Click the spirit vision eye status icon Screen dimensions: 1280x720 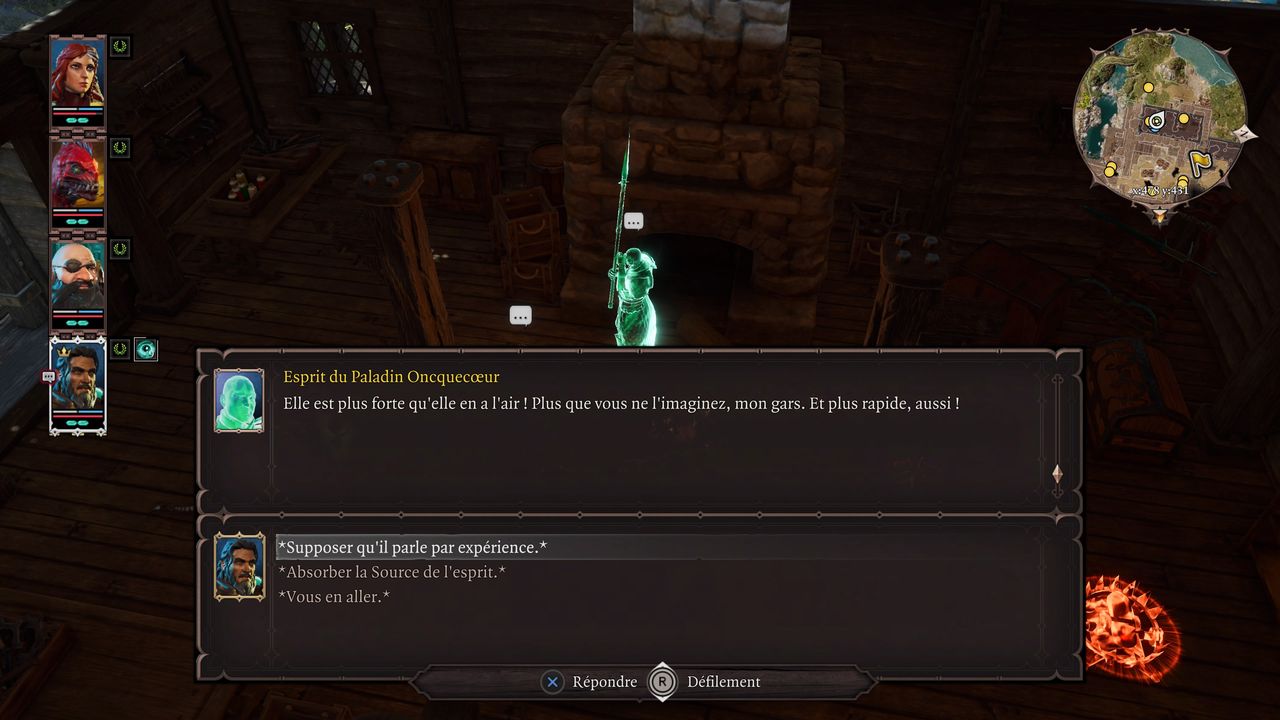(x=146, y=349)
